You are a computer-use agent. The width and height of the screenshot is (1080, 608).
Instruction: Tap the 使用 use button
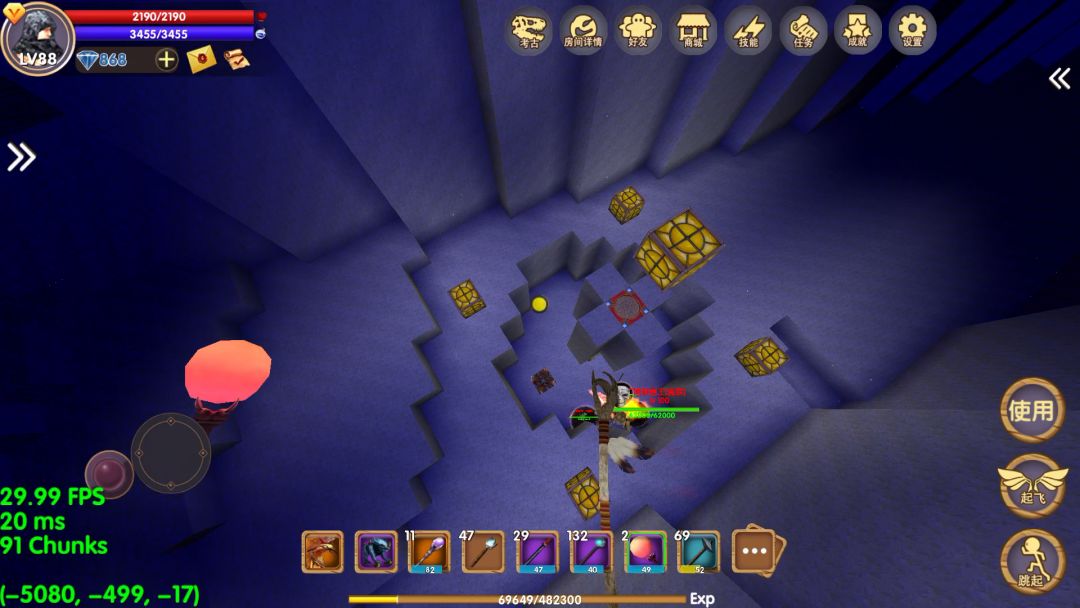click(1031, 410)
